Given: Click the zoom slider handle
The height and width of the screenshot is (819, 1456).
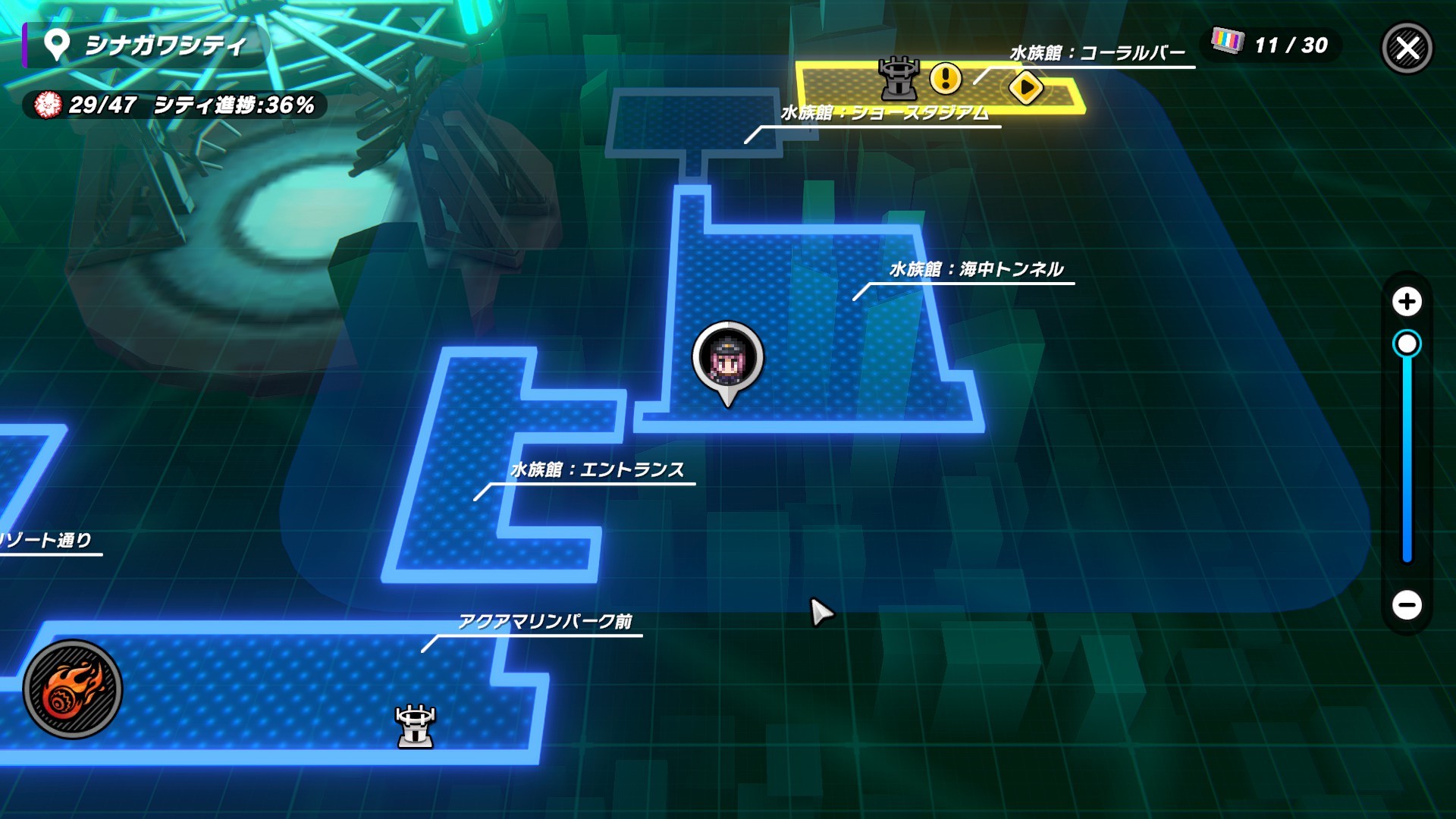Looking at the screenshot, I should (x=1407, y=344).
